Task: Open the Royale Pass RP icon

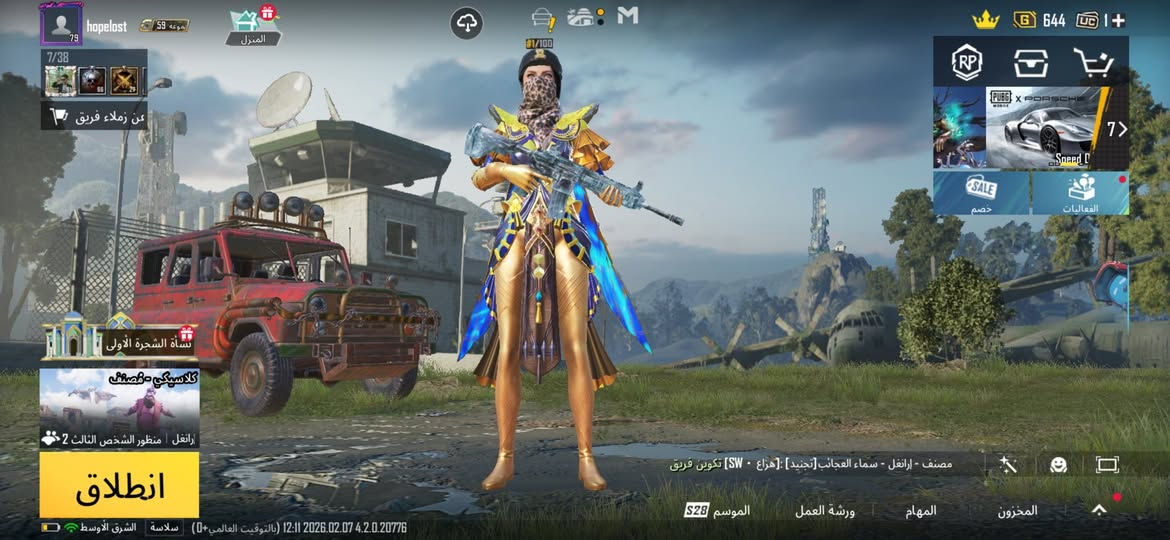Action: [966, 62]
